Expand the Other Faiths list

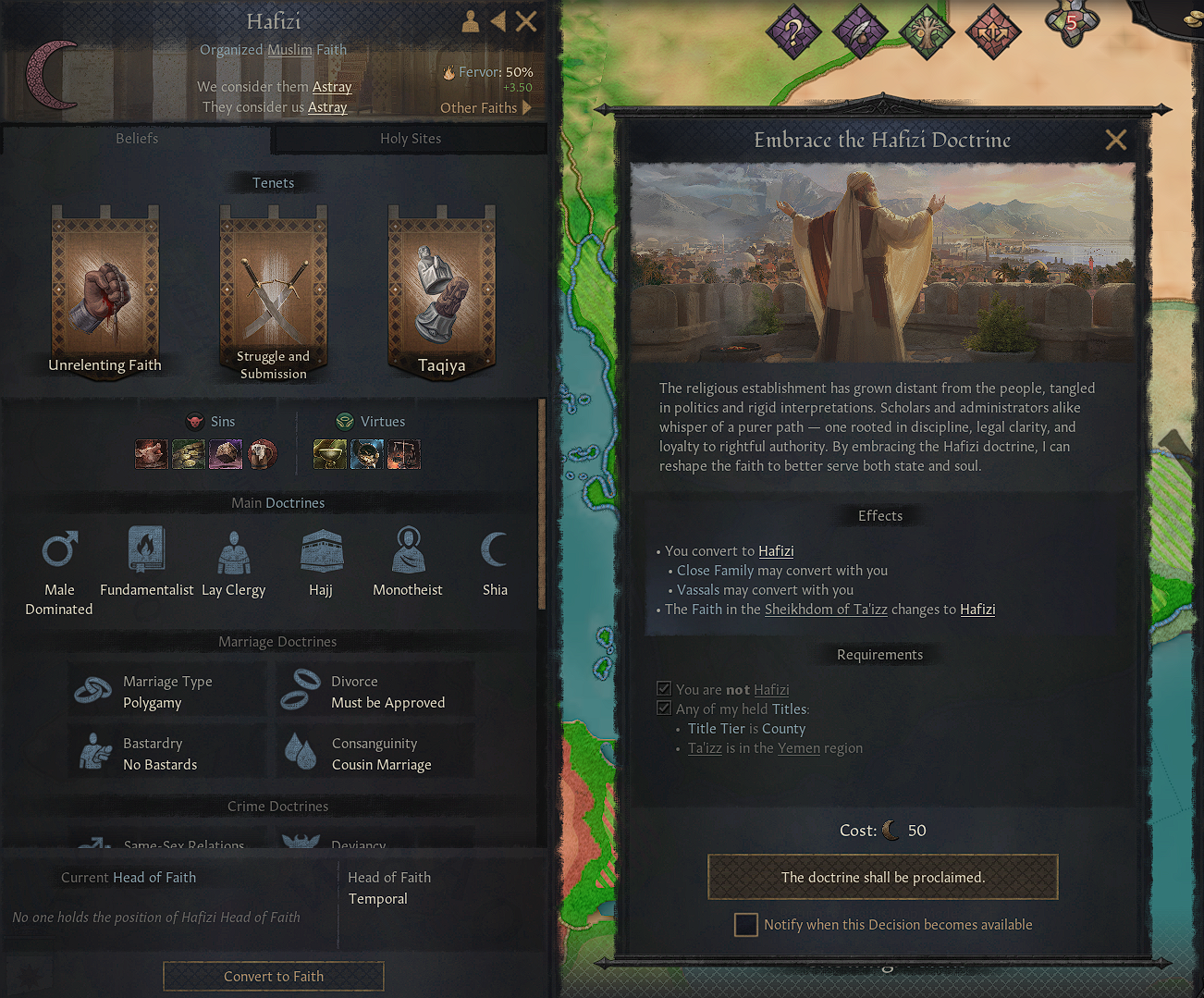485,107
